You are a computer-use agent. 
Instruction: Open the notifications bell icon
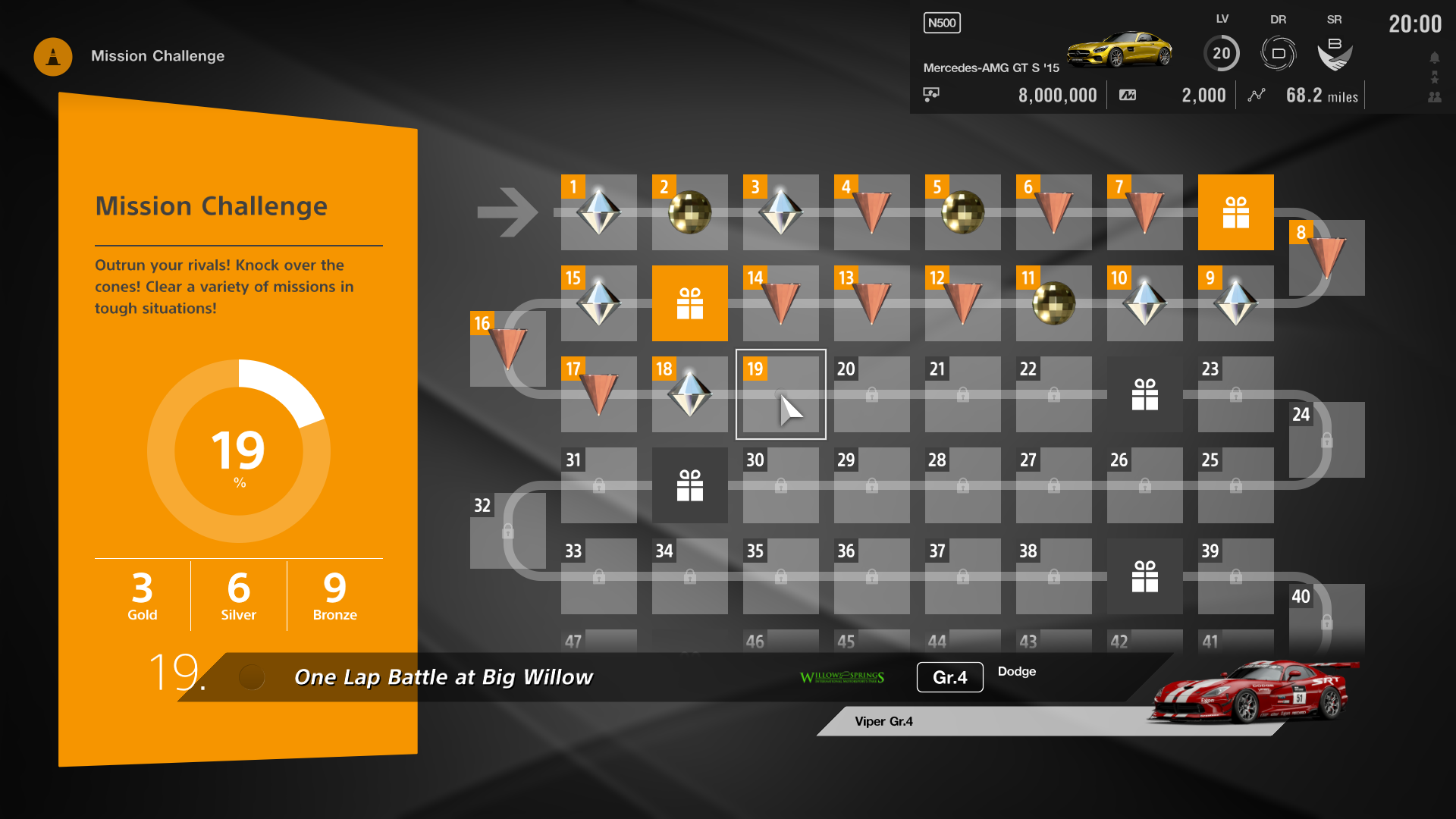[1433, 57]
